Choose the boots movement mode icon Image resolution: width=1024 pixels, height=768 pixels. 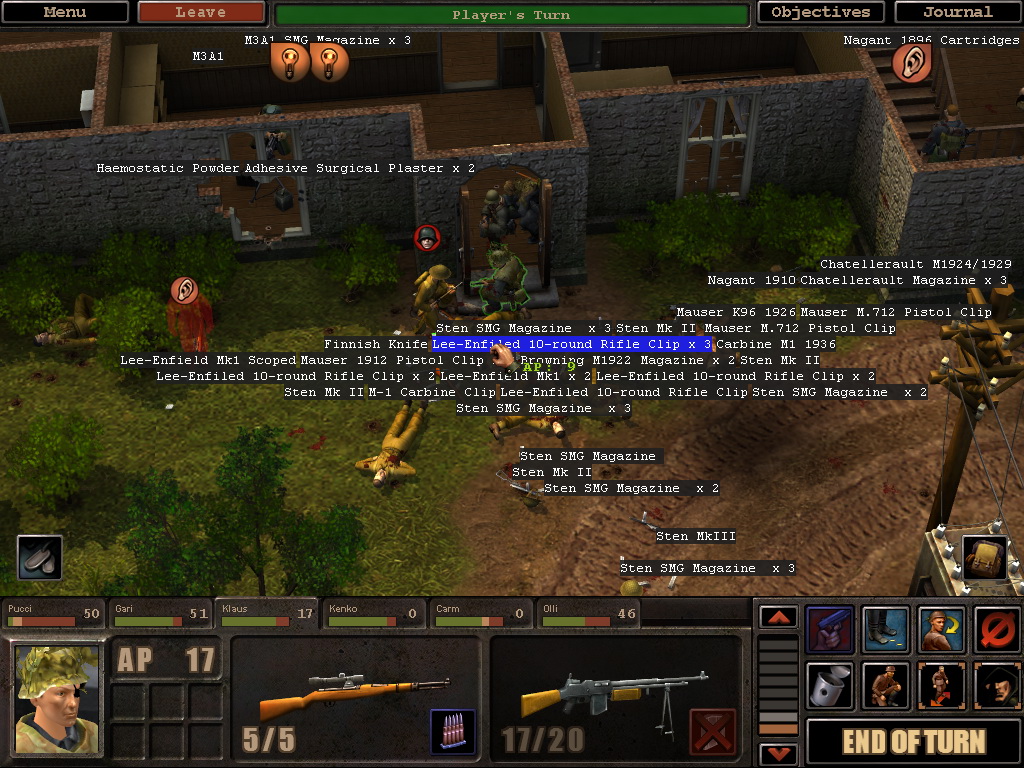click(x=886, y=630)
